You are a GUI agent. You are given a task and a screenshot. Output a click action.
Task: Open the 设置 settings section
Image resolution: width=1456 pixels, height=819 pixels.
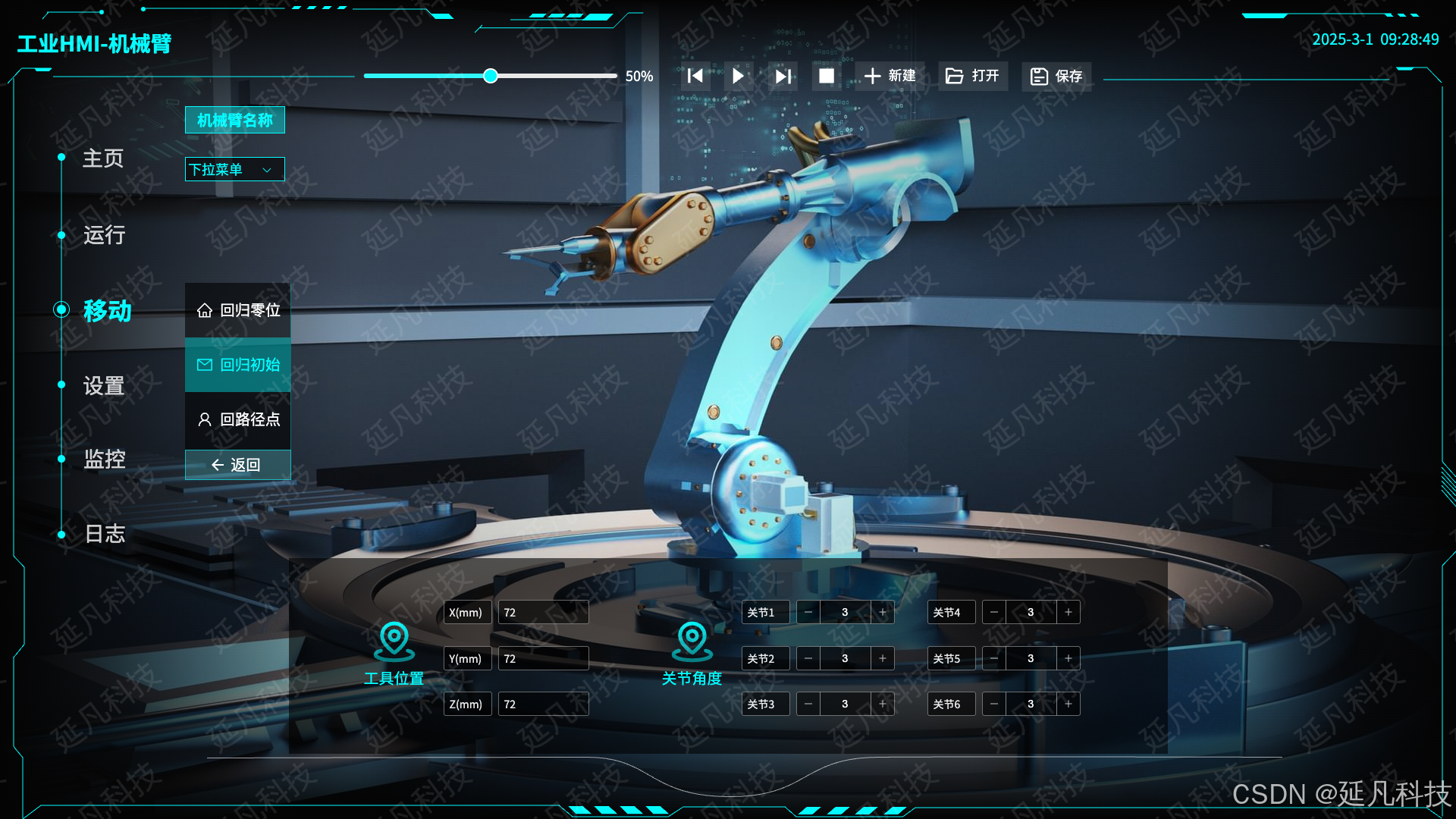tap(104, 386)
